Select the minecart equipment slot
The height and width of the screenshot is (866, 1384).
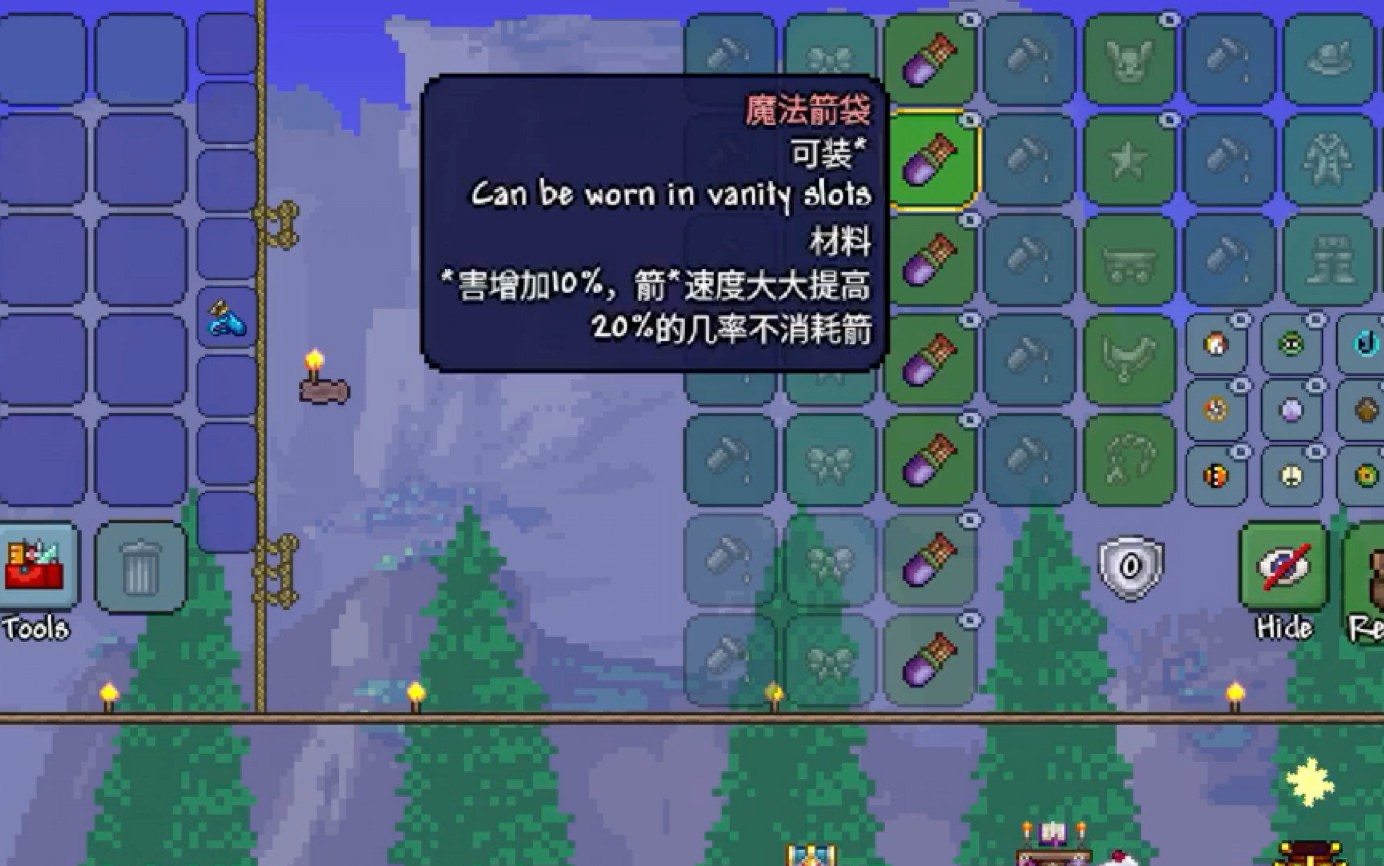point(1128,258)
